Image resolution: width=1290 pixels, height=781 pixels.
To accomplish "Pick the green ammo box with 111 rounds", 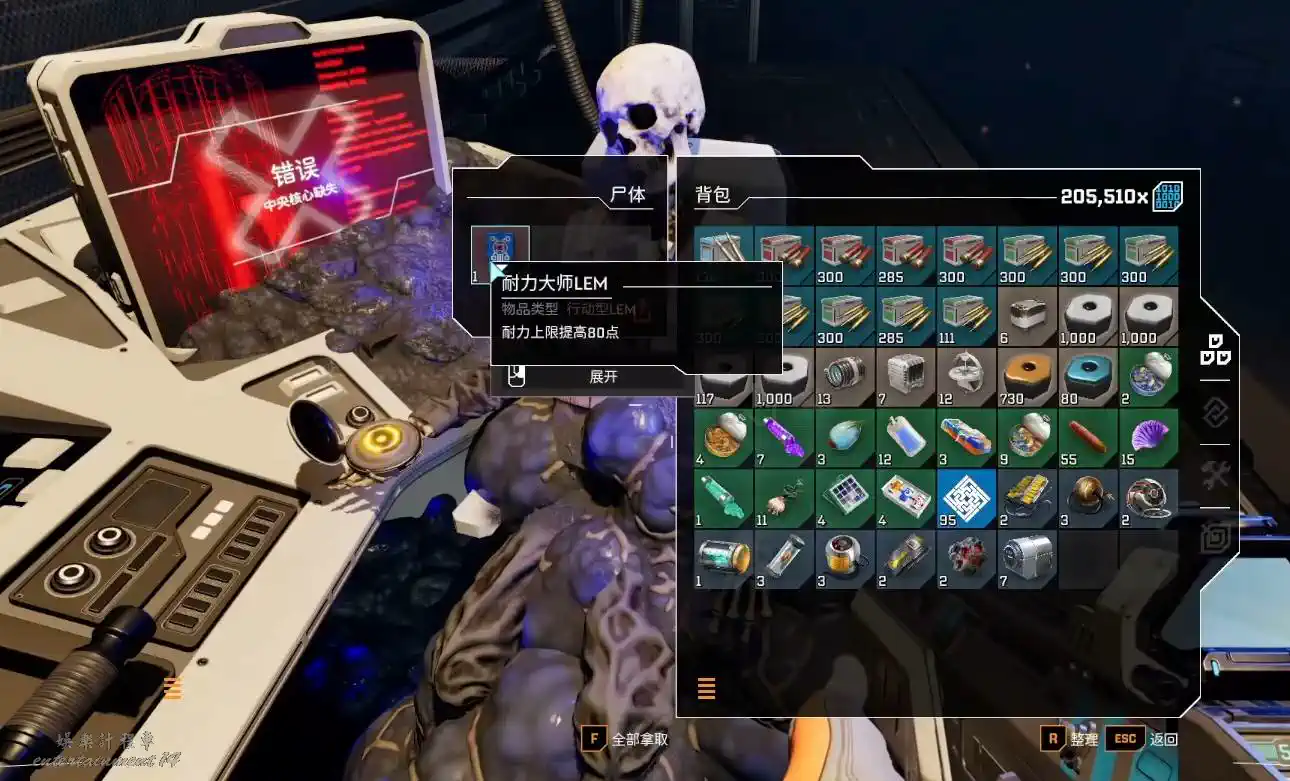I will pos(967,316).
